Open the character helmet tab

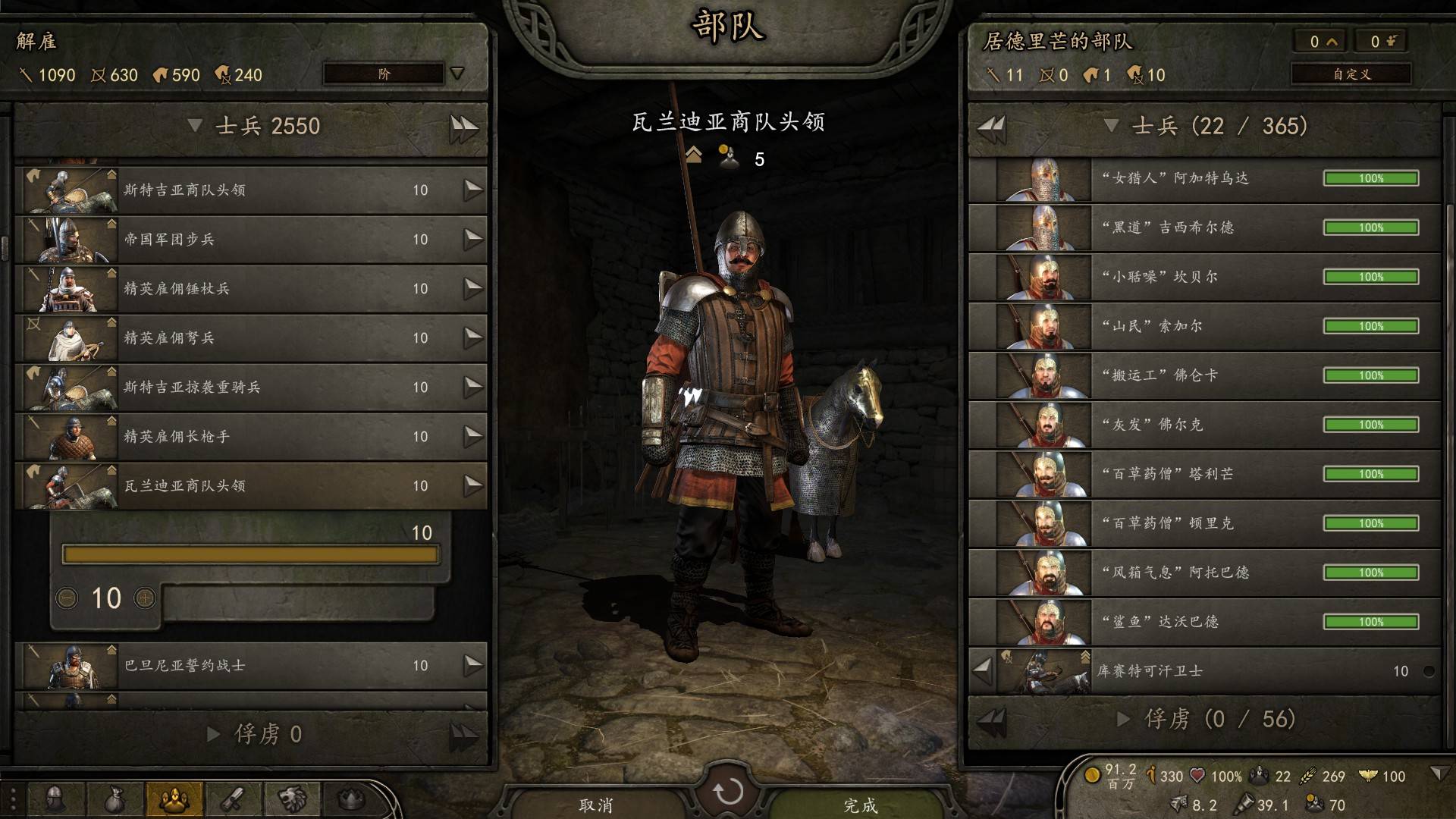pos(55,799)
